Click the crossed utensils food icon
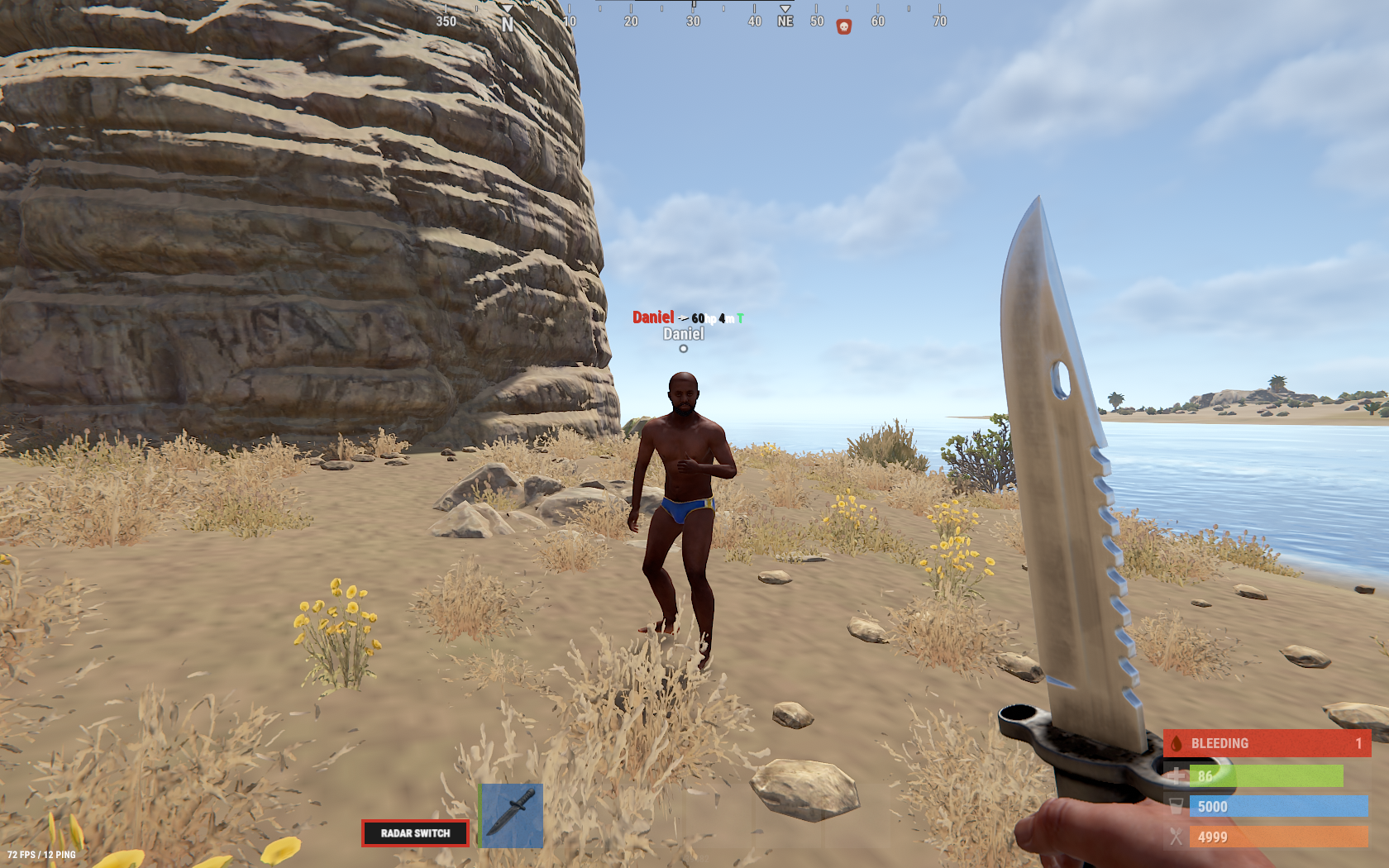Image resolution: width=1389 pixels, height=868 pixels. point(1177,838)
